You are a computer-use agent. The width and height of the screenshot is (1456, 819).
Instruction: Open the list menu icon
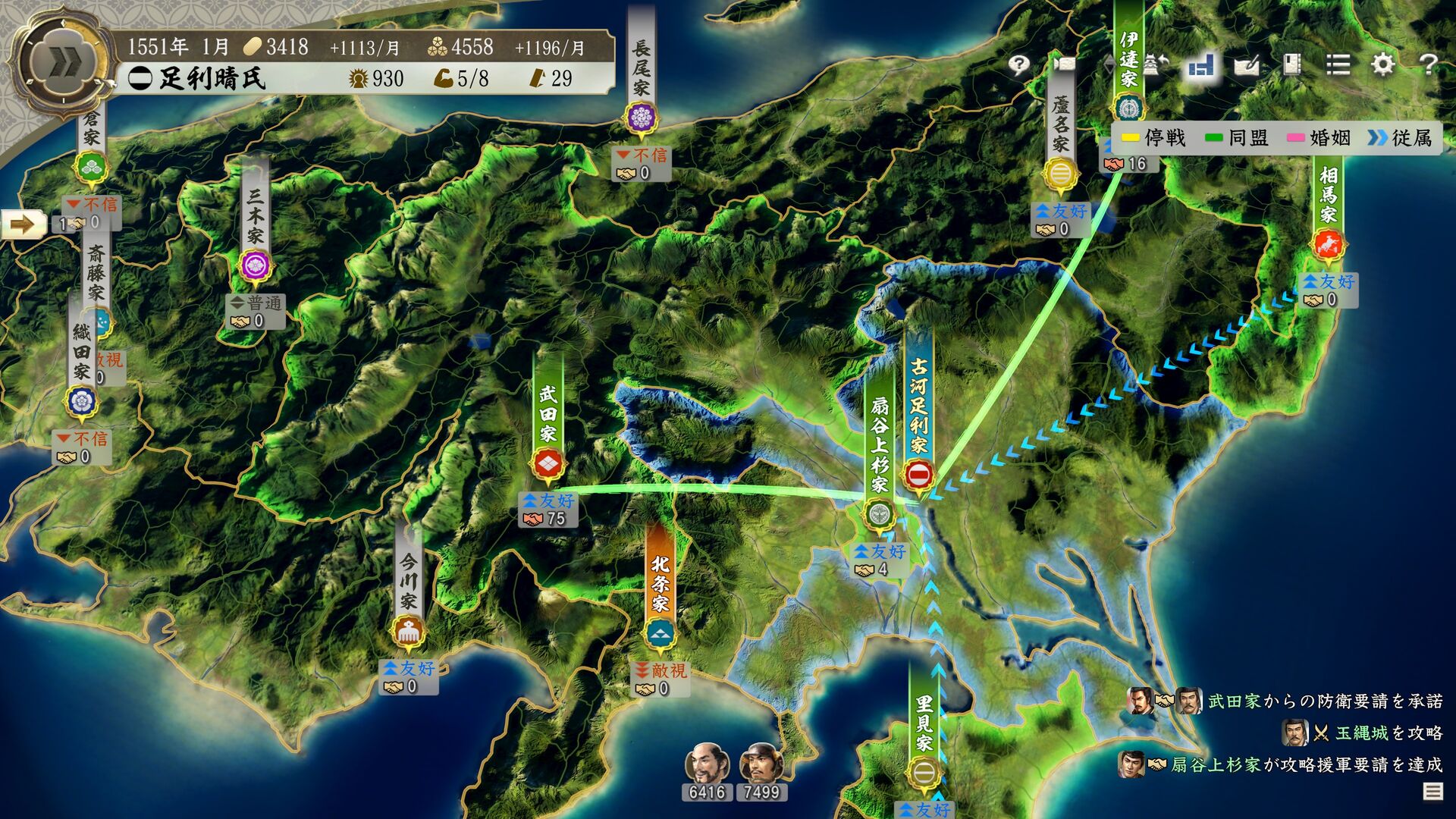tap(1338, 65)
